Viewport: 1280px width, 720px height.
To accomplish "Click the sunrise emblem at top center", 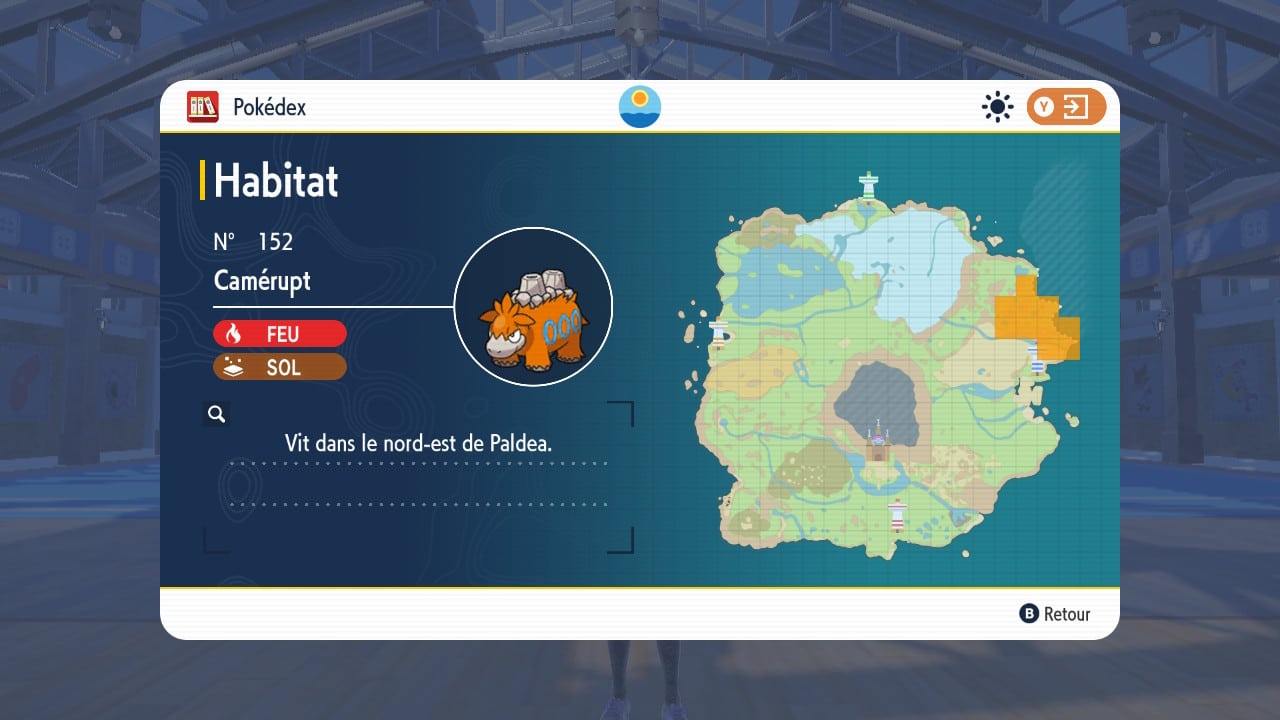I will point(640,107).
